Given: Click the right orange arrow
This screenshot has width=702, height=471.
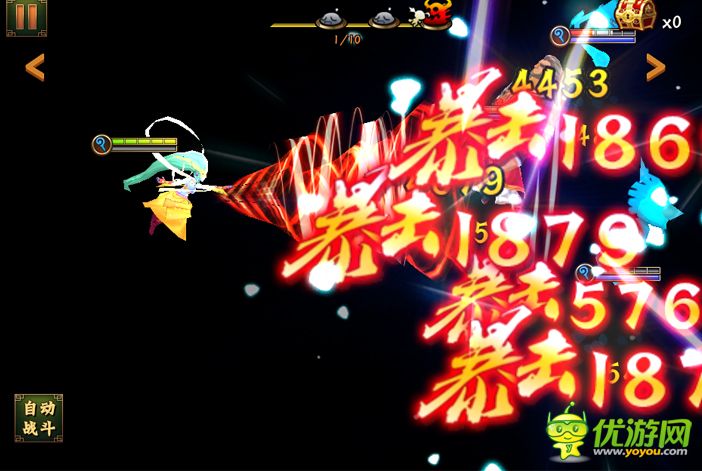Looking at the screenshot, I should 656,67.
